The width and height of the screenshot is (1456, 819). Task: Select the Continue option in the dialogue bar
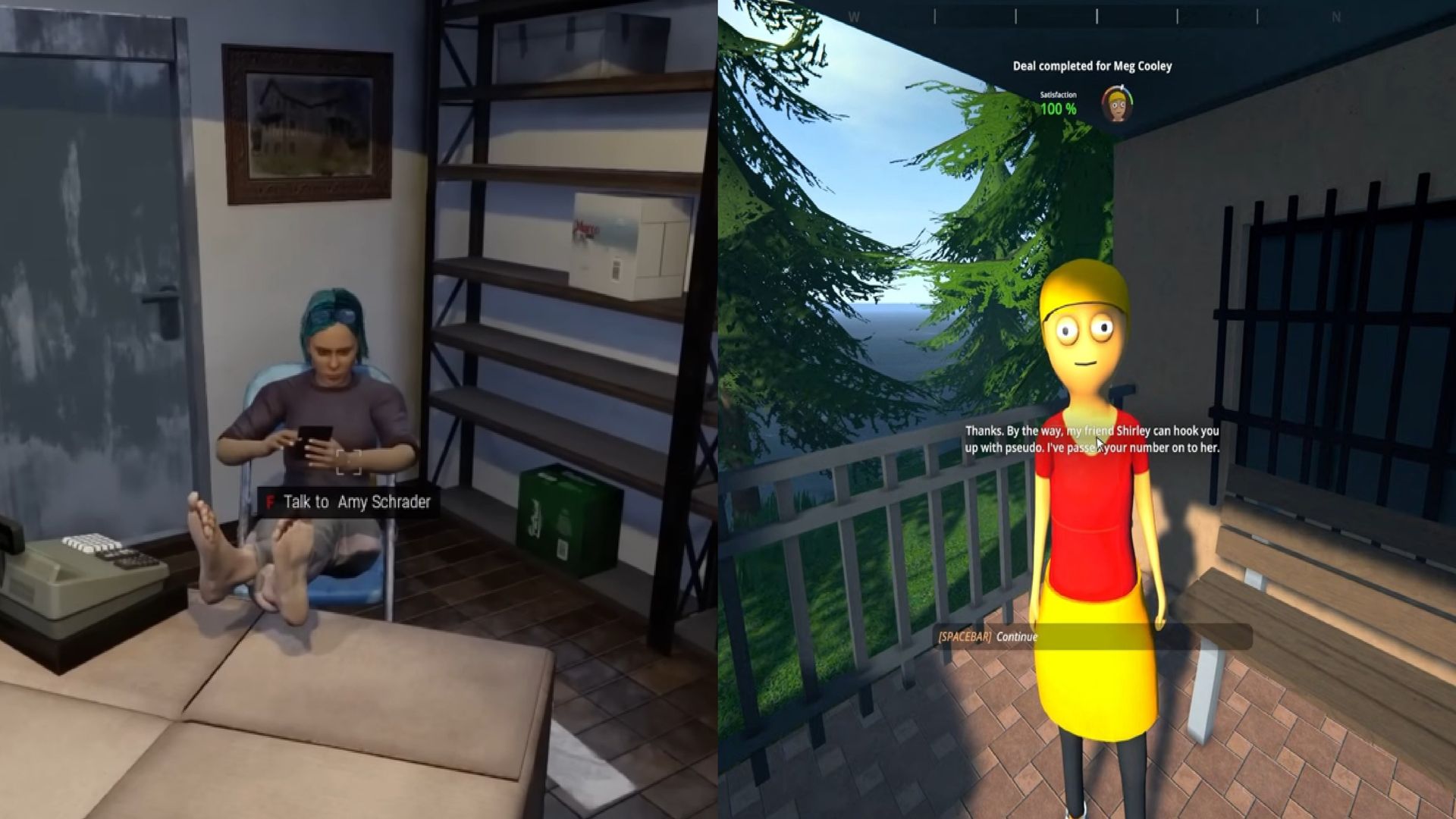[1018, 637]
